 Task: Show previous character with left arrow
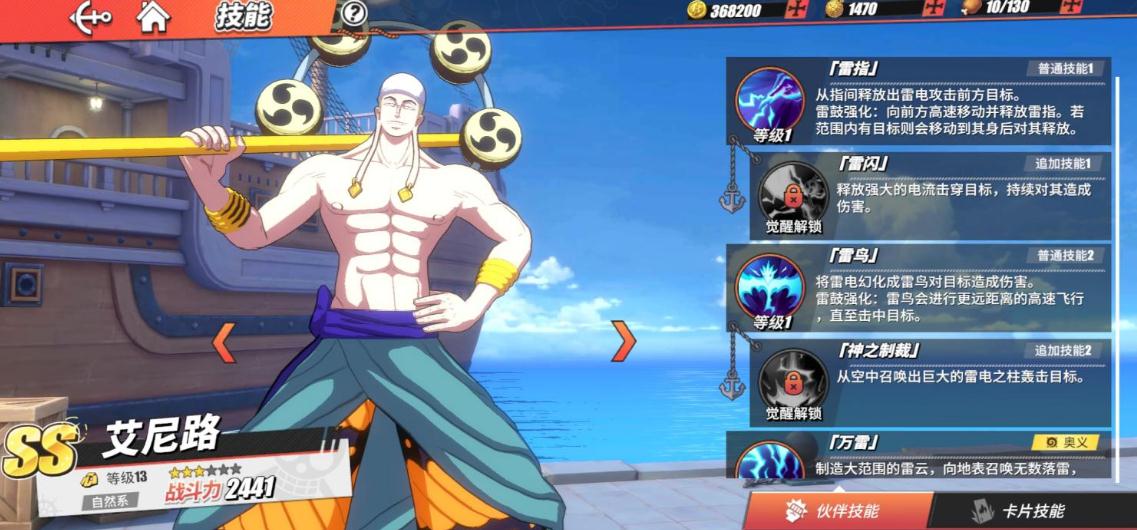point(224,342)
